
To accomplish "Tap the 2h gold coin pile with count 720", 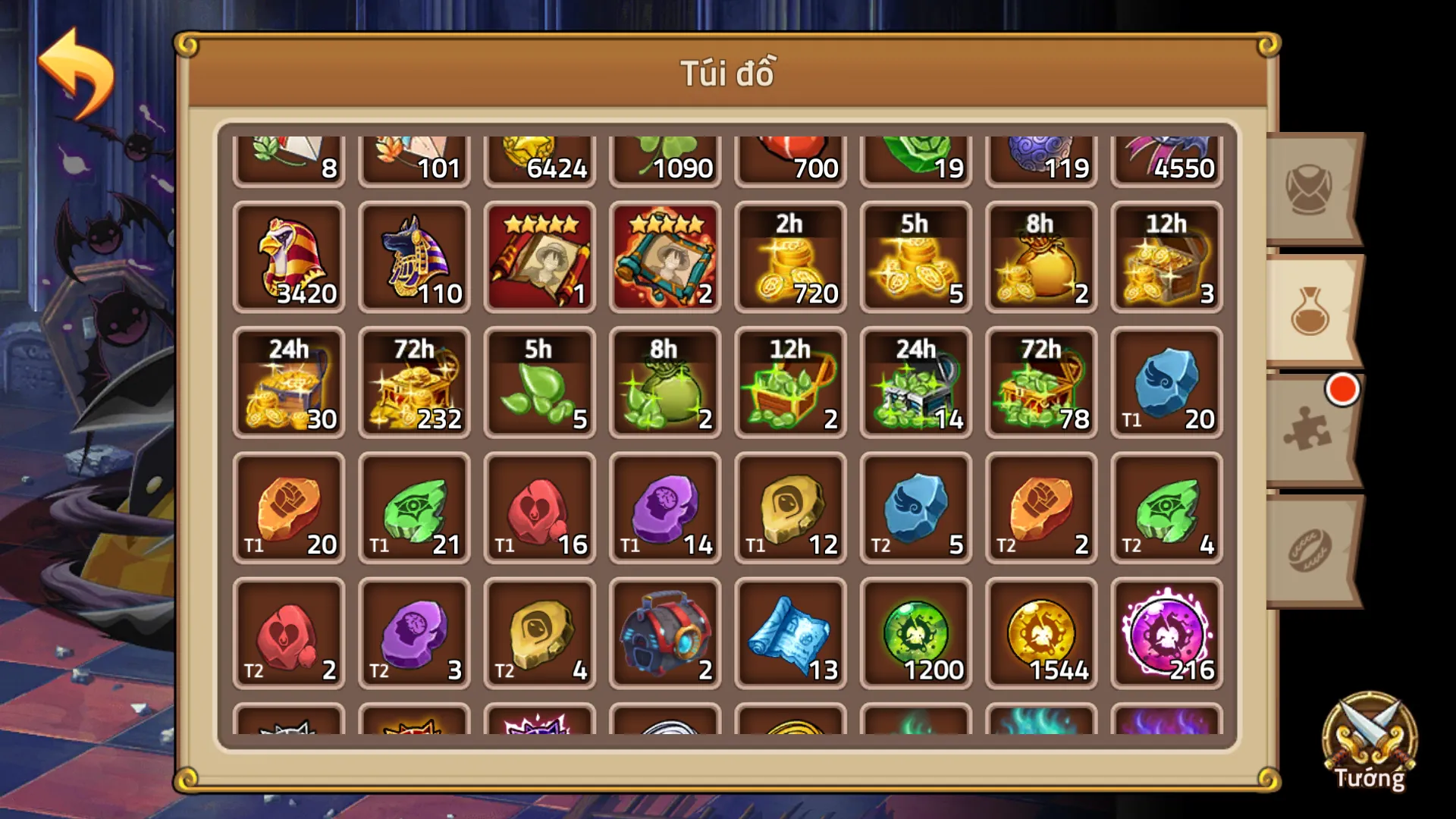I will [791, 258].
